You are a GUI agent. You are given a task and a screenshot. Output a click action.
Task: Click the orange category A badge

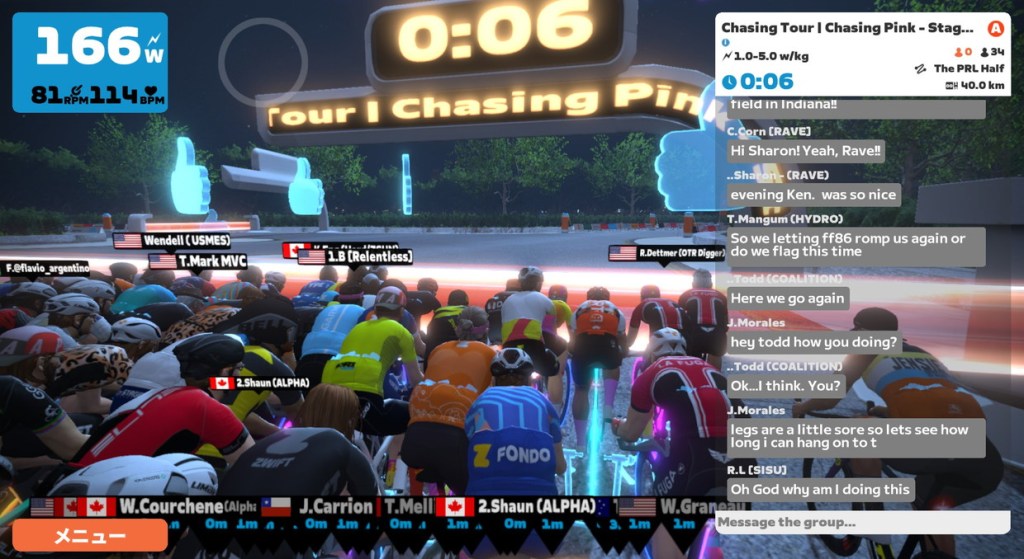click(994, 28)
